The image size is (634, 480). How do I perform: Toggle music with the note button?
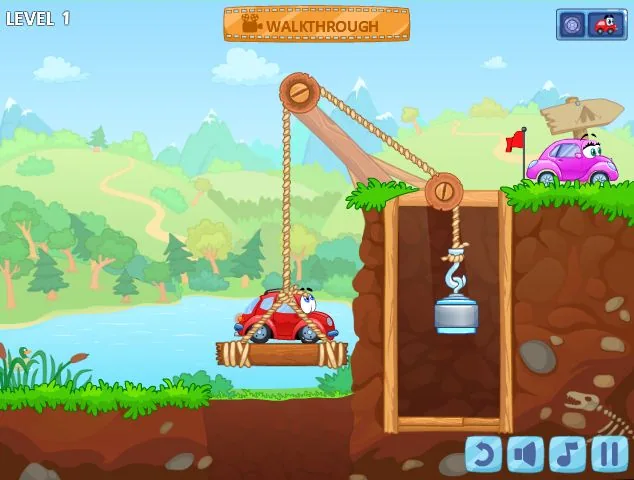[568, 454]
